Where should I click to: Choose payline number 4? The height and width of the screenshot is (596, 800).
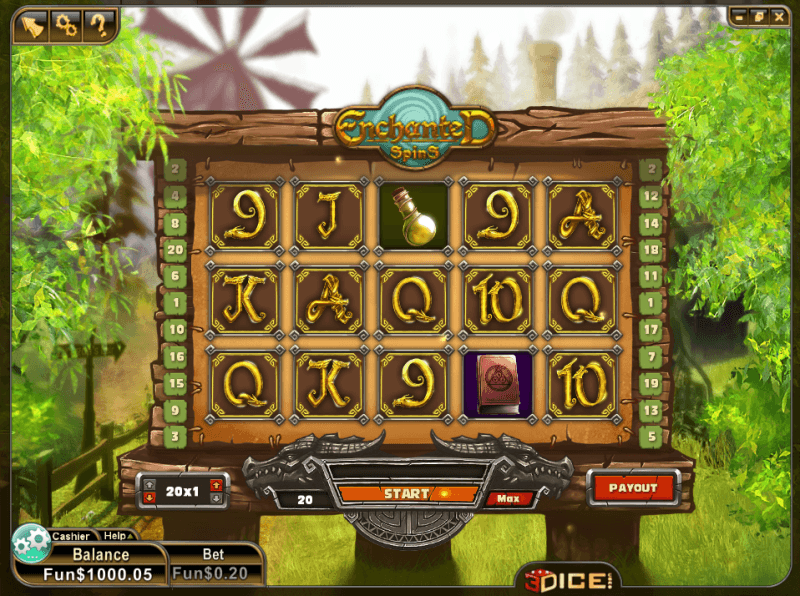(176, 197)
